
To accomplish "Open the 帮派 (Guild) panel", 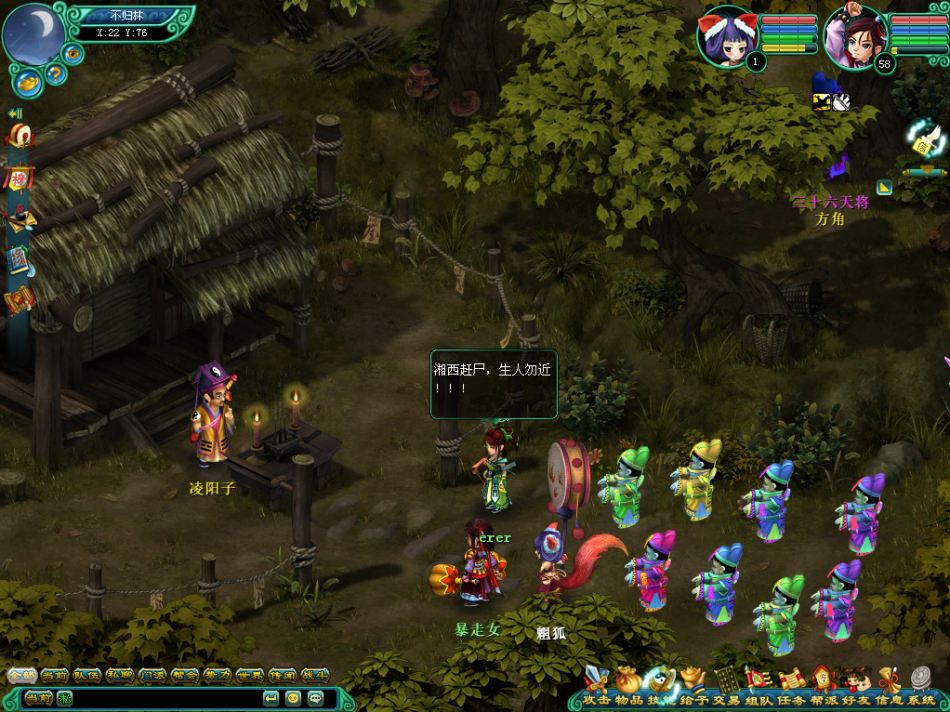I will click(x=823, y=682).
